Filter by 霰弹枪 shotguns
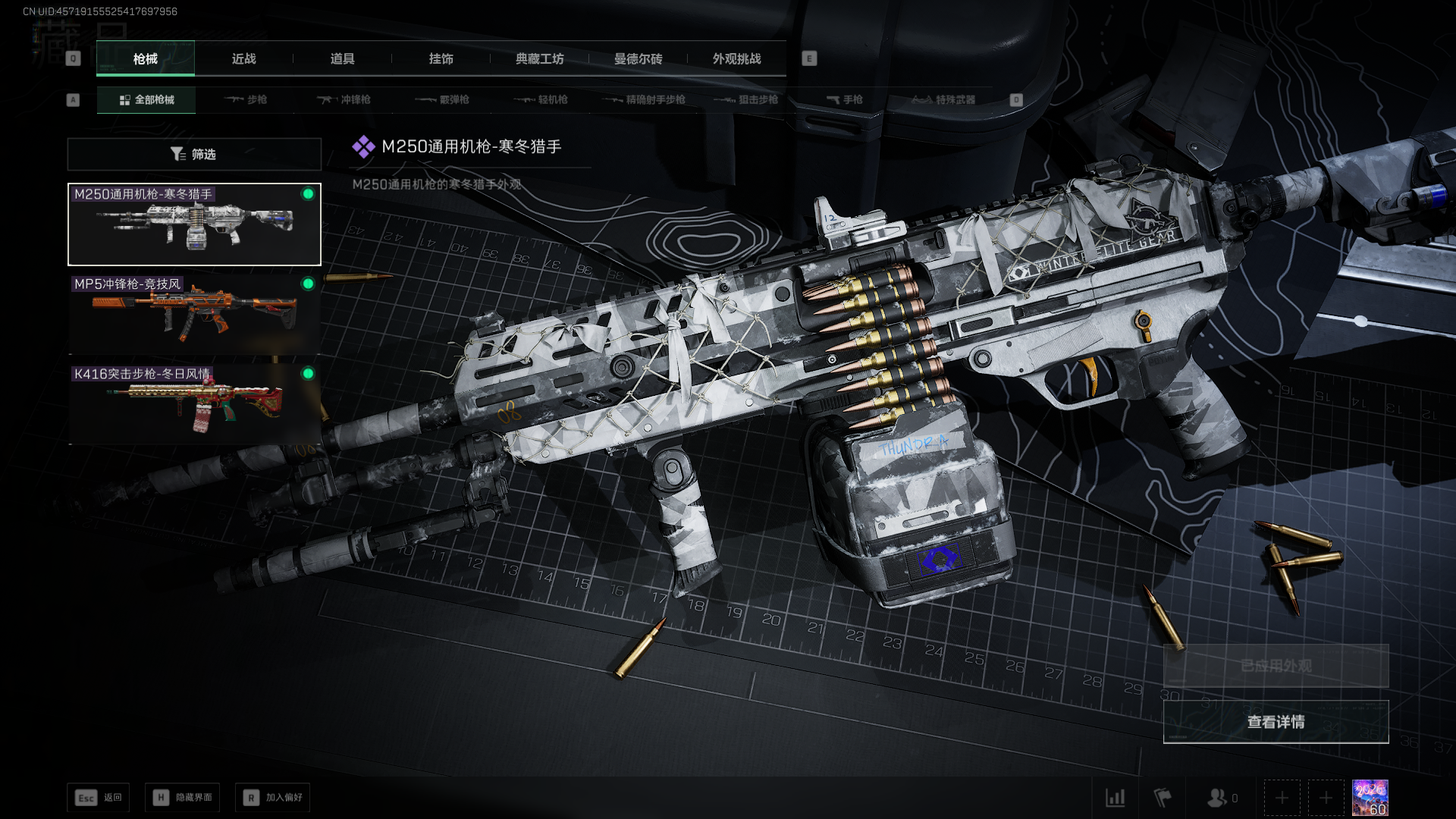This screenshot has width=1456, height=819. click(442, 99)
